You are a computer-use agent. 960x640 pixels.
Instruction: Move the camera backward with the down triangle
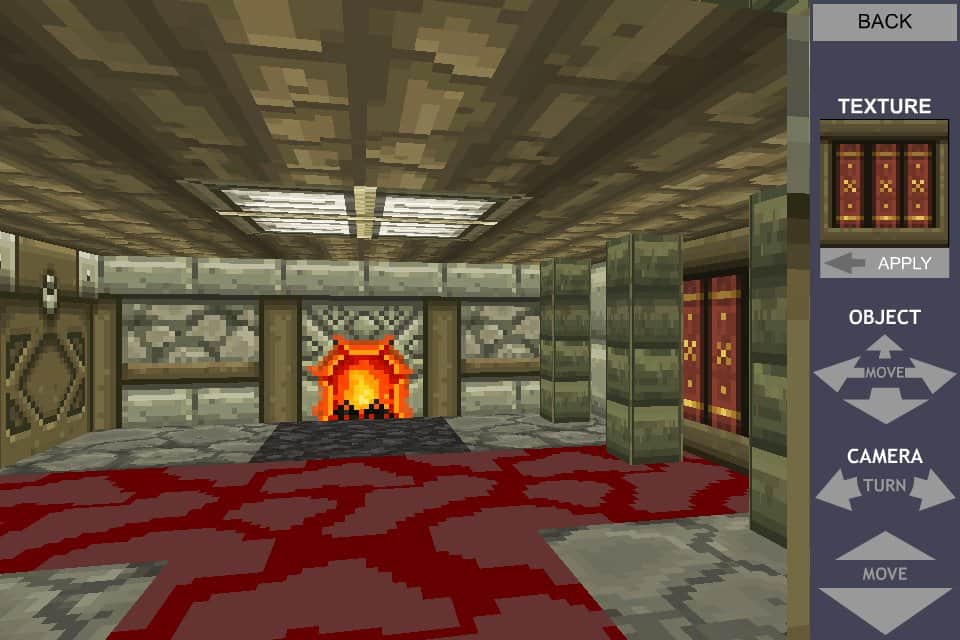(x=884, y=606)
